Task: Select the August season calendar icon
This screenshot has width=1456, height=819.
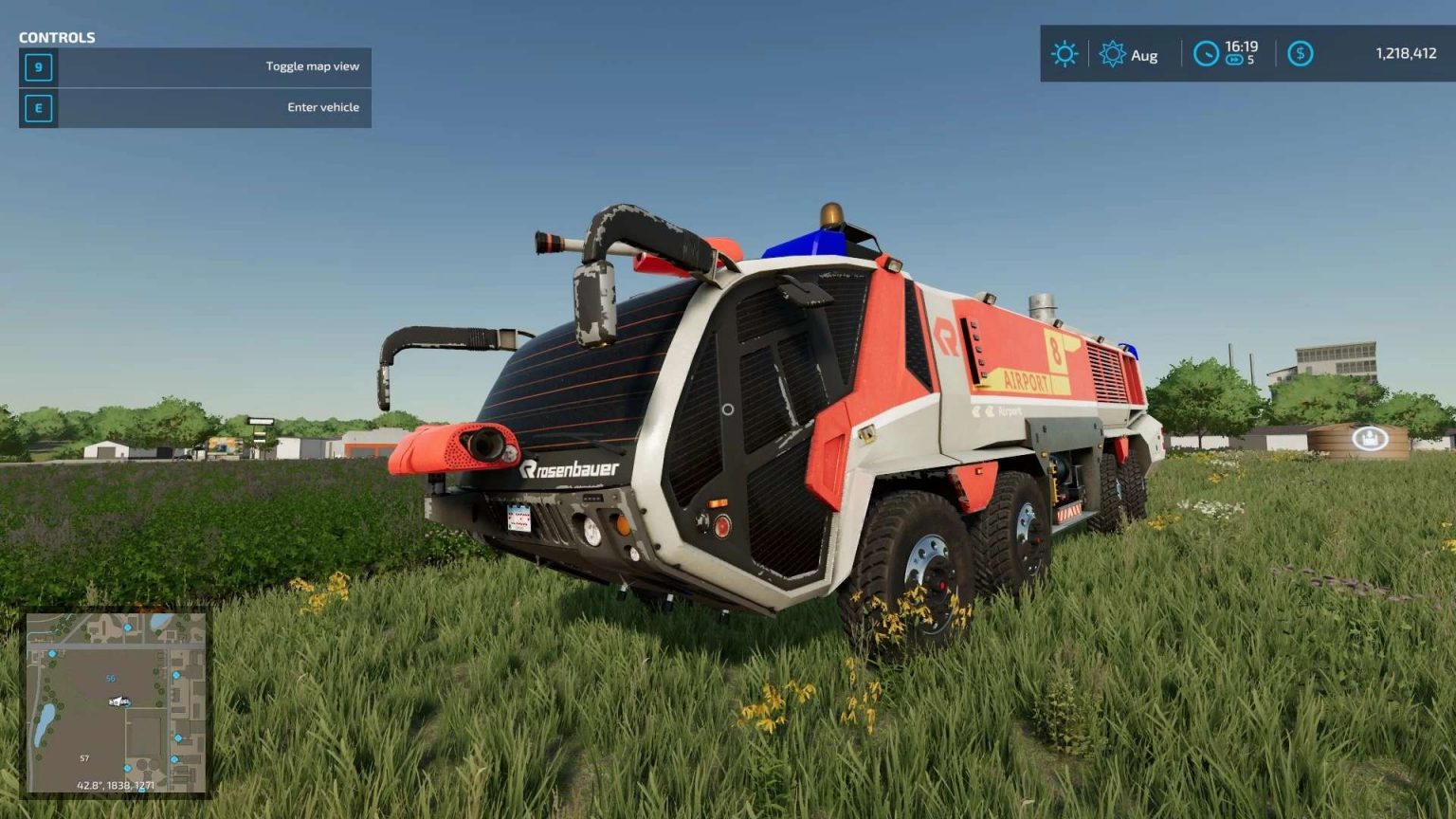Action: [x=1112, y=54]
